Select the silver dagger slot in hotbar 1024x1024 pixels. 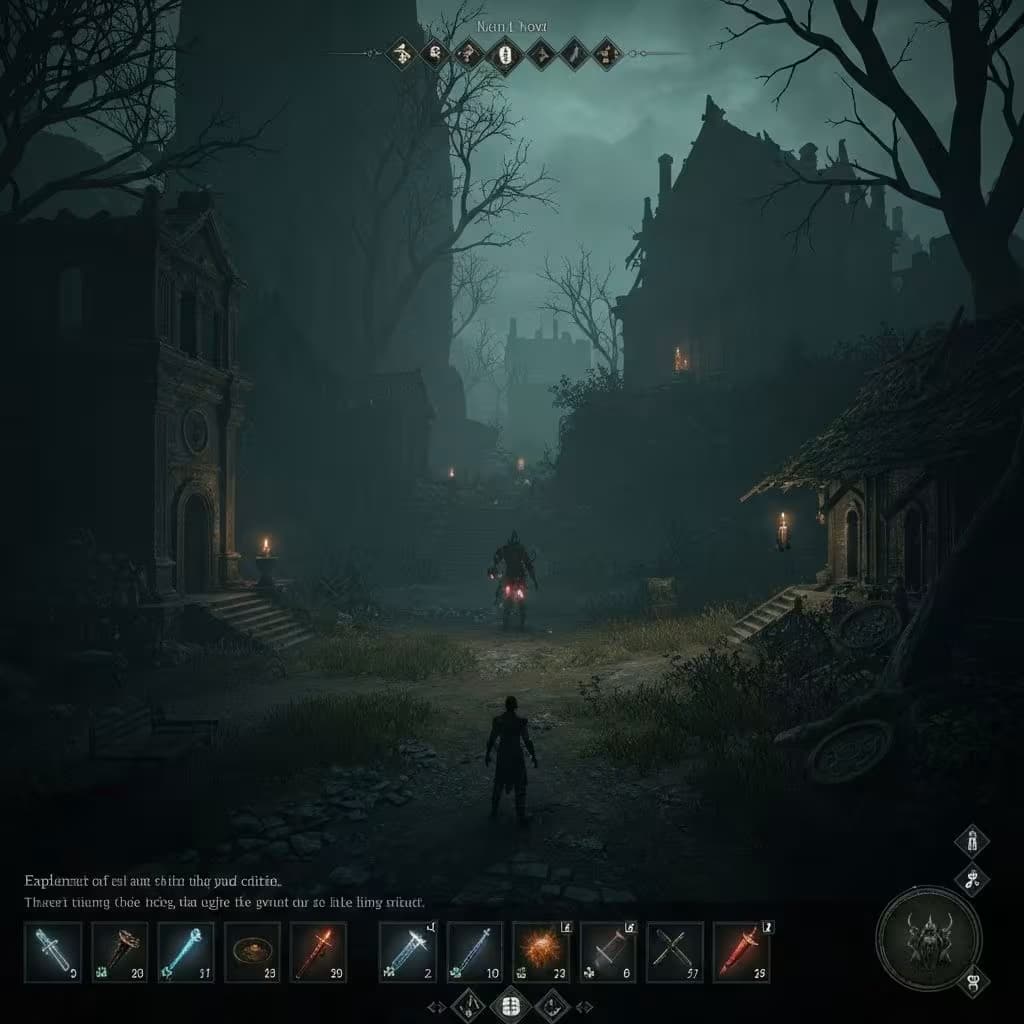coord(52,951)
